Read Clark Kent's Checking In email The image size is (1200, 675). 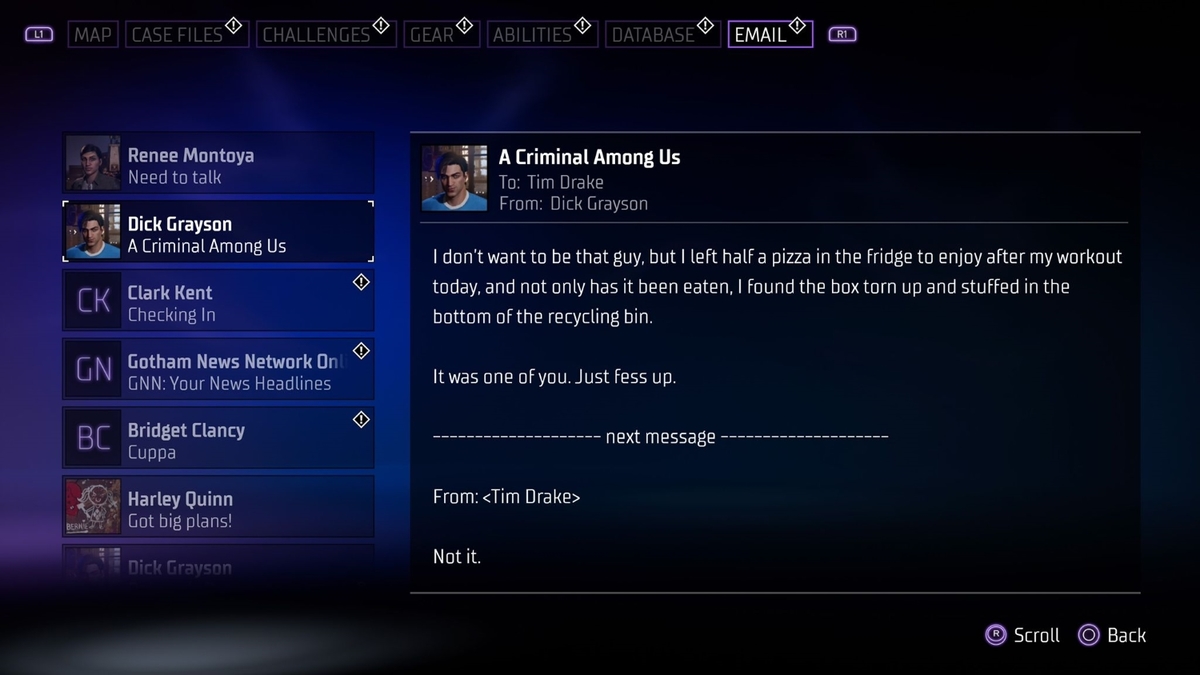(218, 303)
